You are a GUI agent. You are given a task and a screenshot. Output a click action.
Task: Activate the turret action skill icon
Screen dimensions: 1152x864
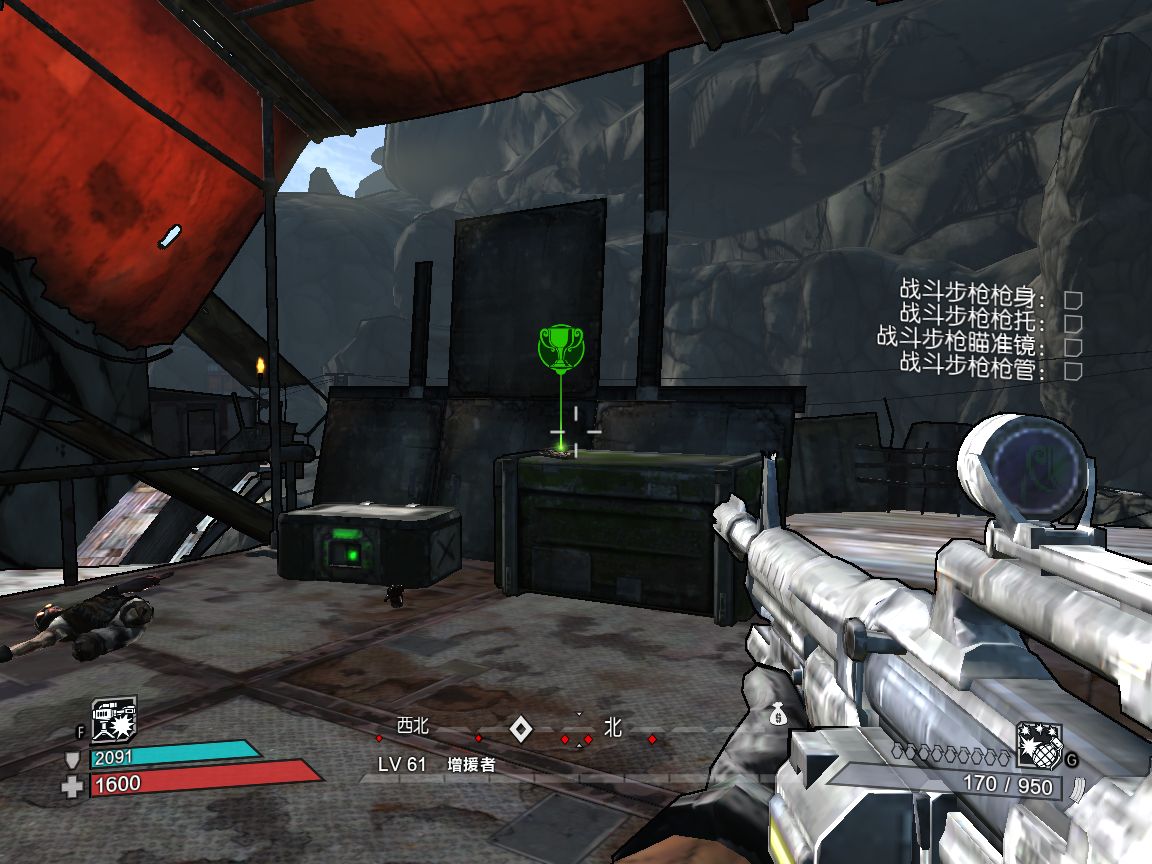(114, 719)
